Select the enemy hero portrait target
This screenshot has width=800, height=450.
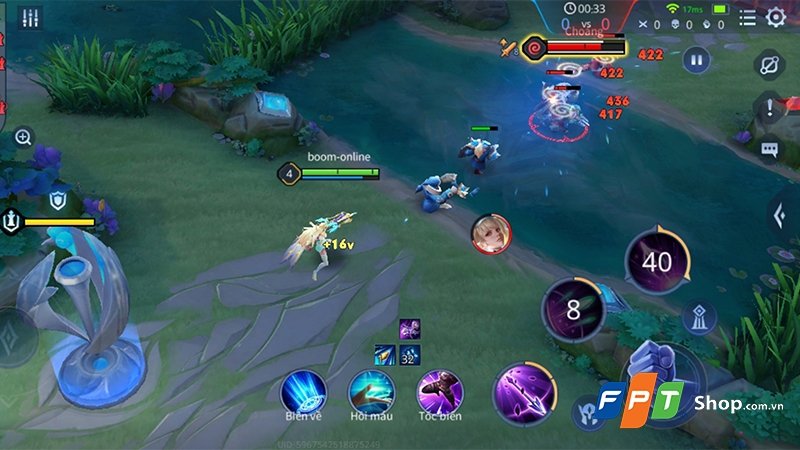pyautogui.click(x=490, y=232)
